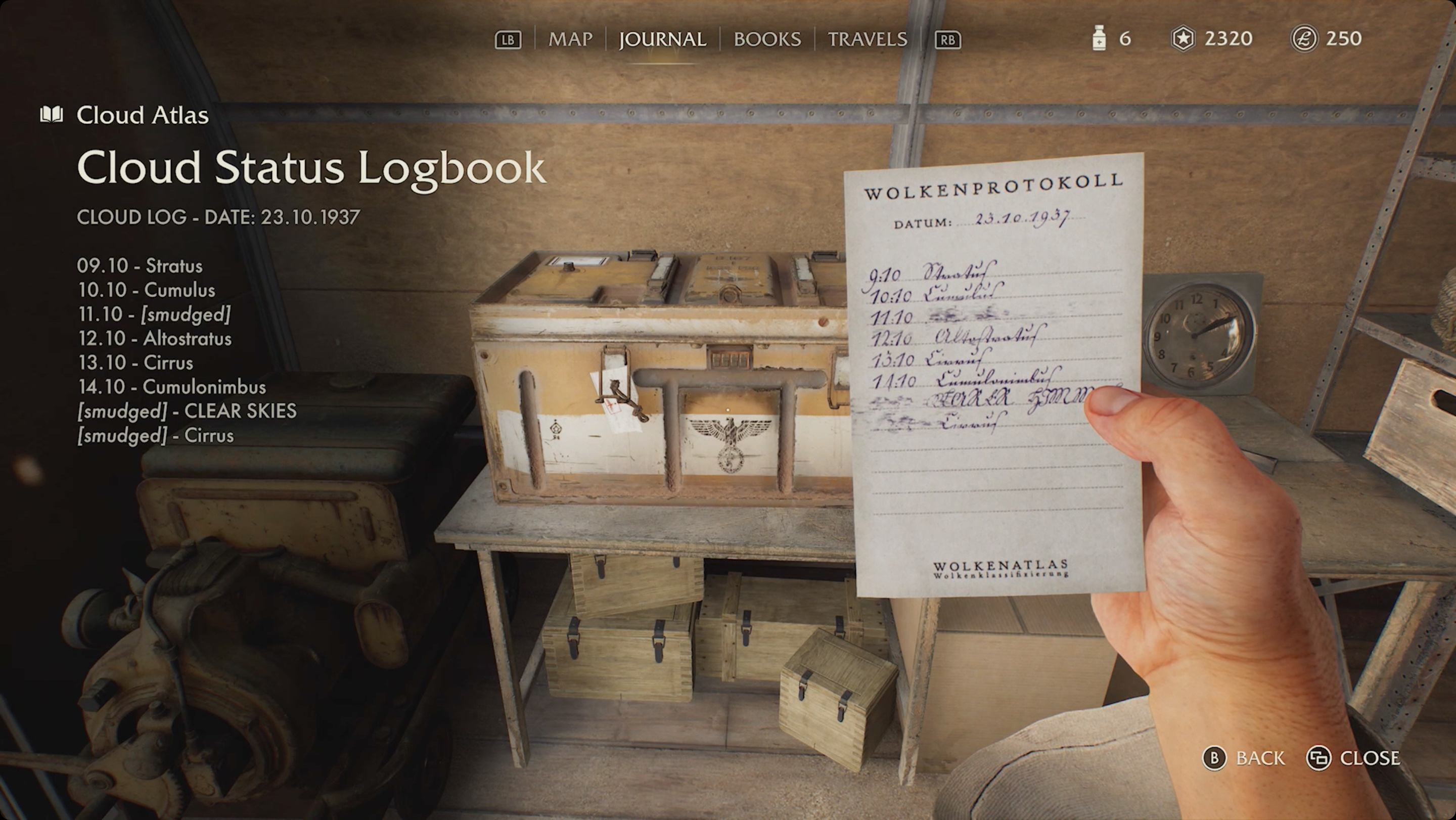Viewport: 1456px width, 820px height.
Task: Open the TRAVELS section
Action: [x=868, y=39]
